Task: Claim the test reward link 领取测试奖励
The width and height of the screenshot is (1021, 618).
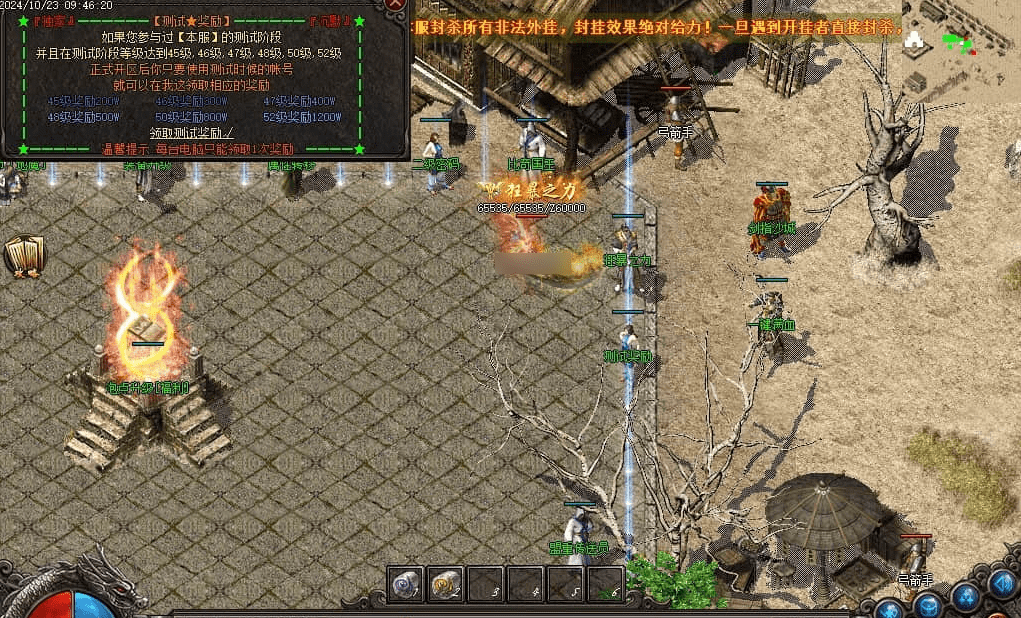Action: pos(192,132)
